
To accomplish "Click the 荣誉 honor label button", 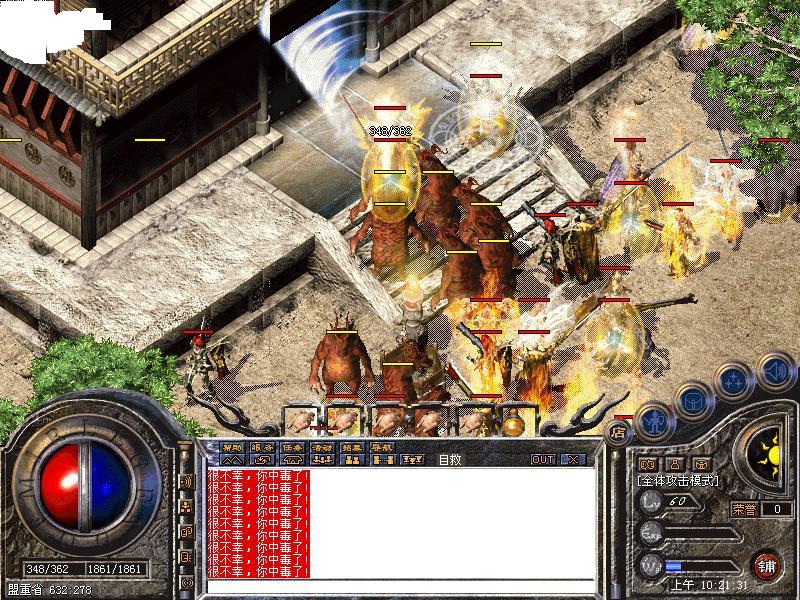I will [745, 508].
